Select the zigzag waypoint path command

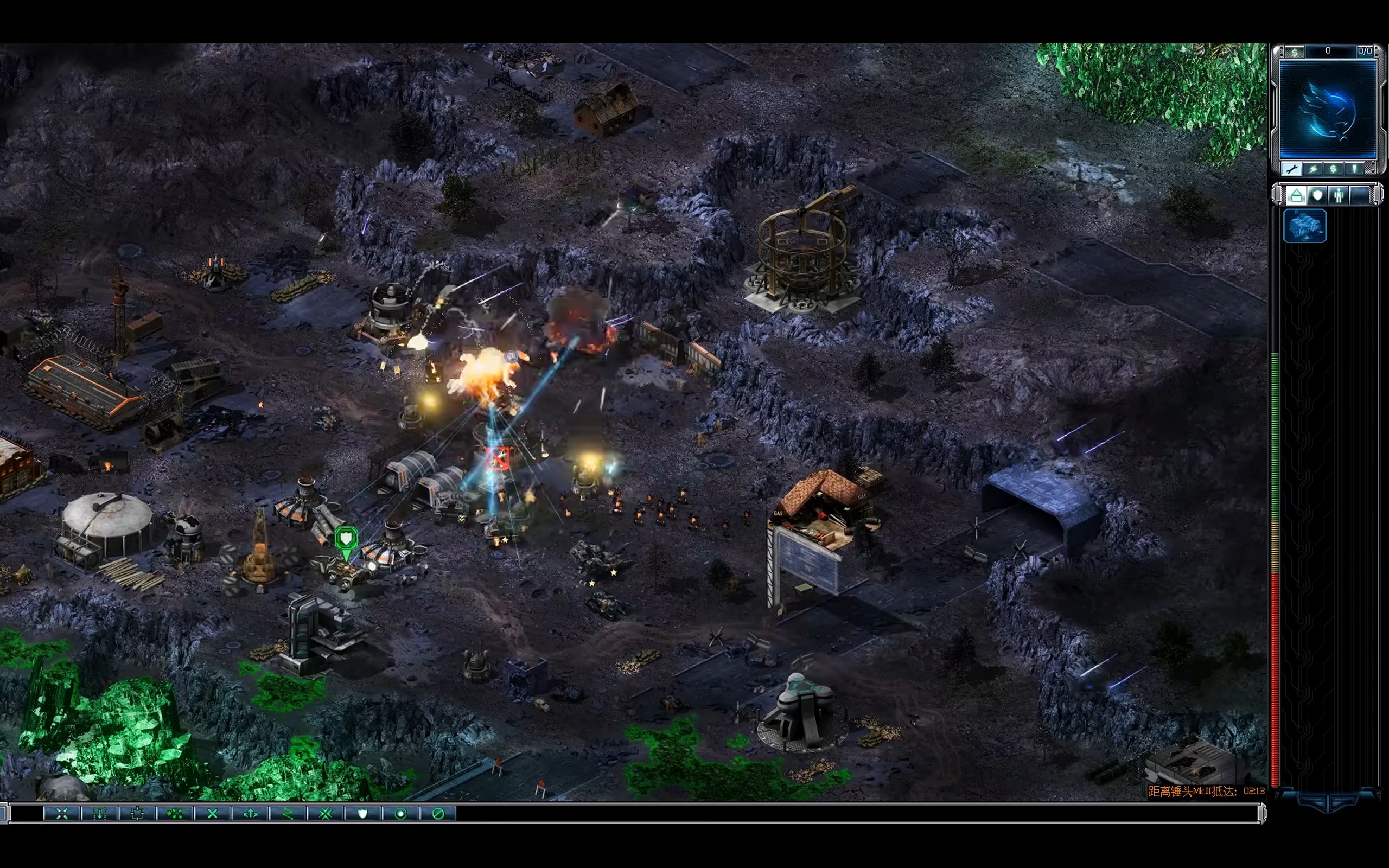tap(288, 813)
